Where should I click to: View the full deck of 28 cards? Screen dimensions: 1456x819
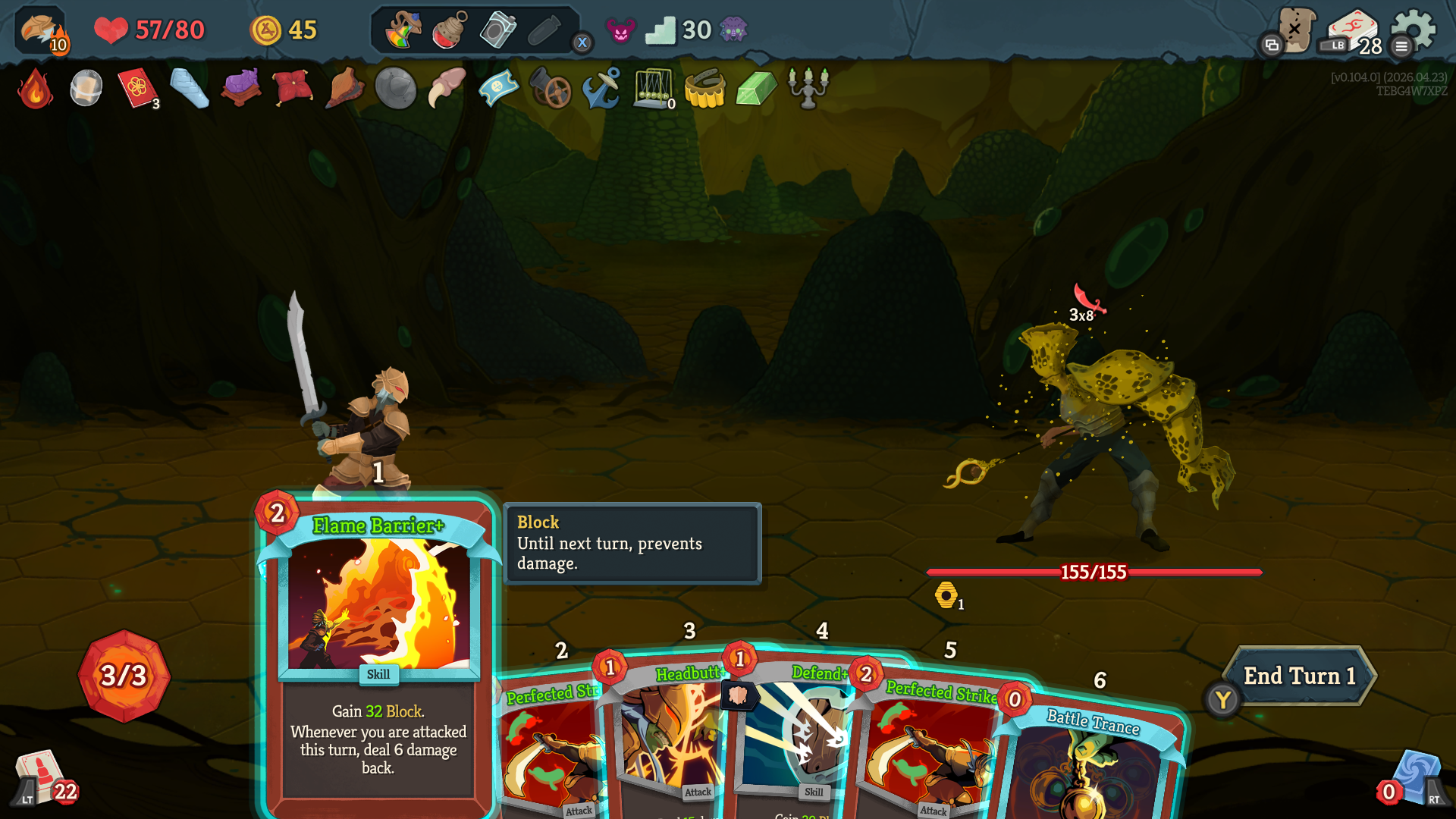[1354, 32]
